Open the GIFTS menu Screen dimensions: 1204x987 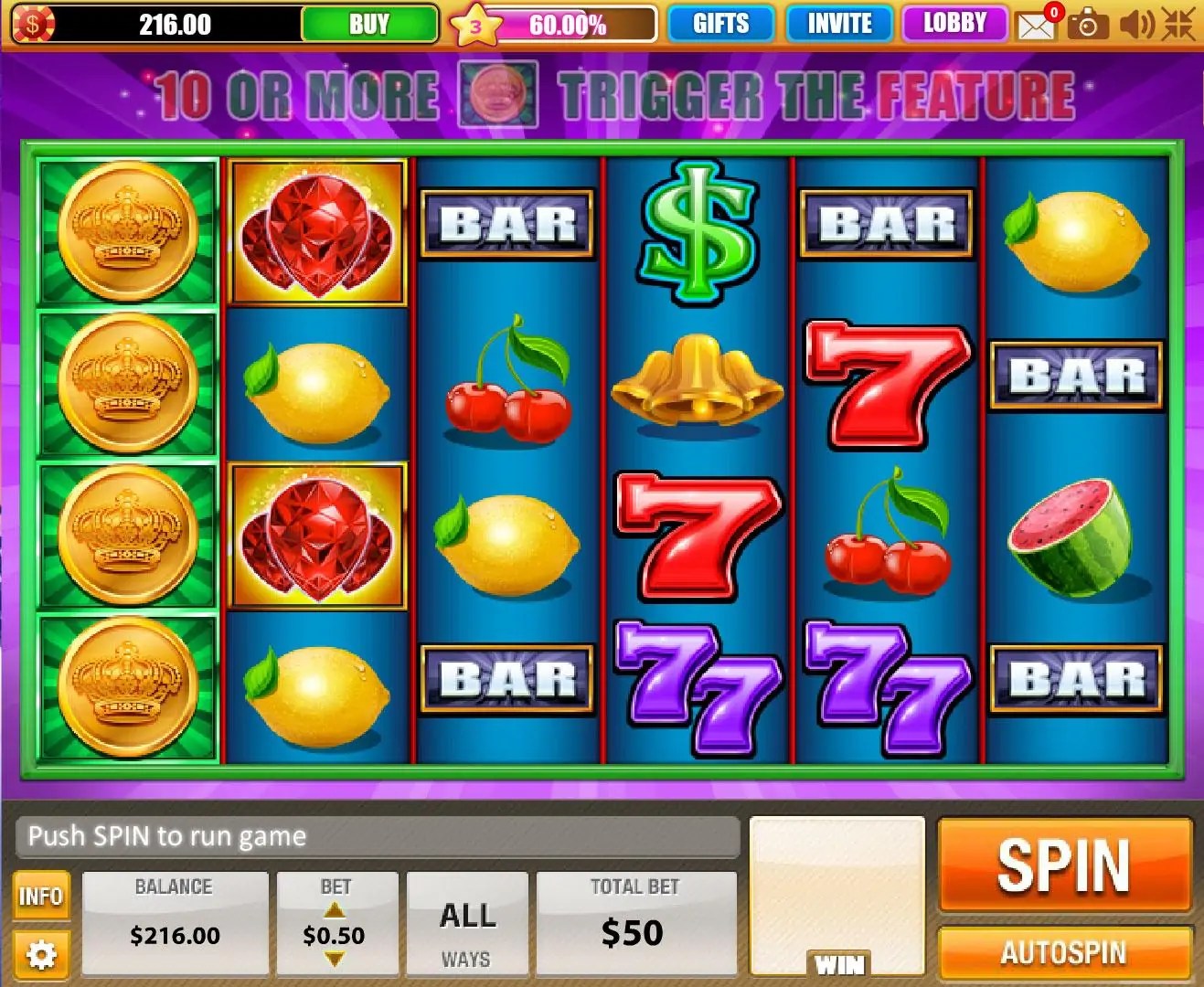pyautogui.click(x=721, y=23)
